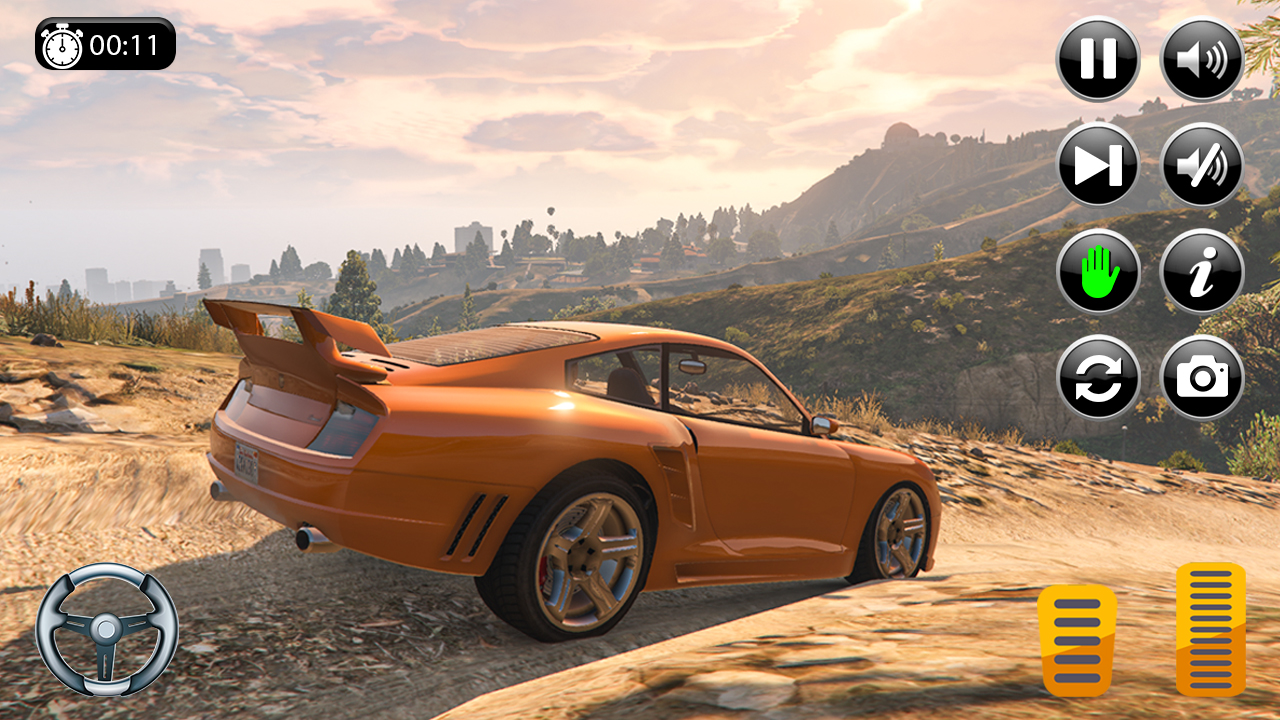1280x720 pixels.
Task: Hit the taller gas pedal
Action: (x=1210, y=628)
